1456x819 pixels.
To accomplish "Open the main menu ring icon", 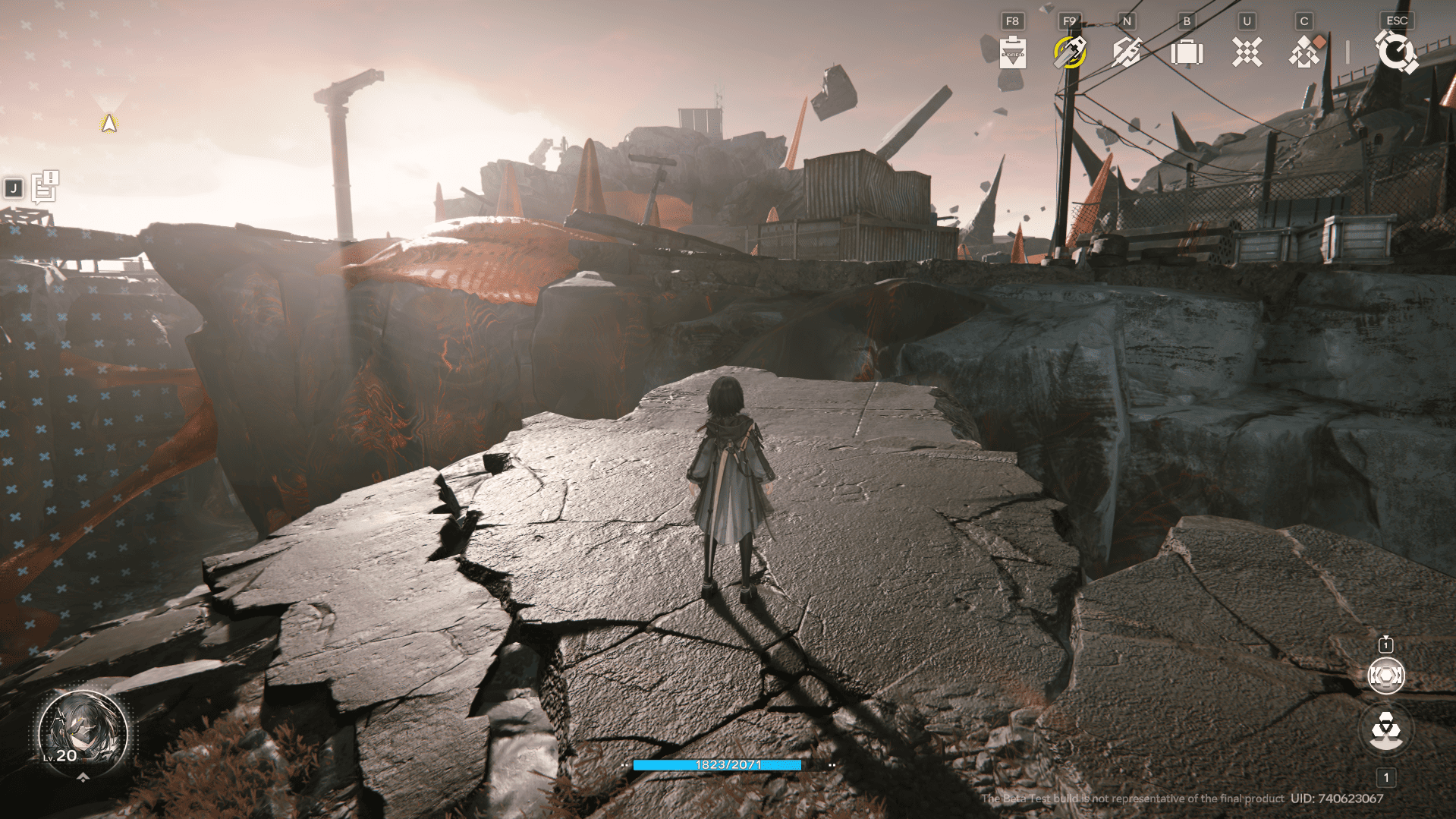I will pos(1395,52).
